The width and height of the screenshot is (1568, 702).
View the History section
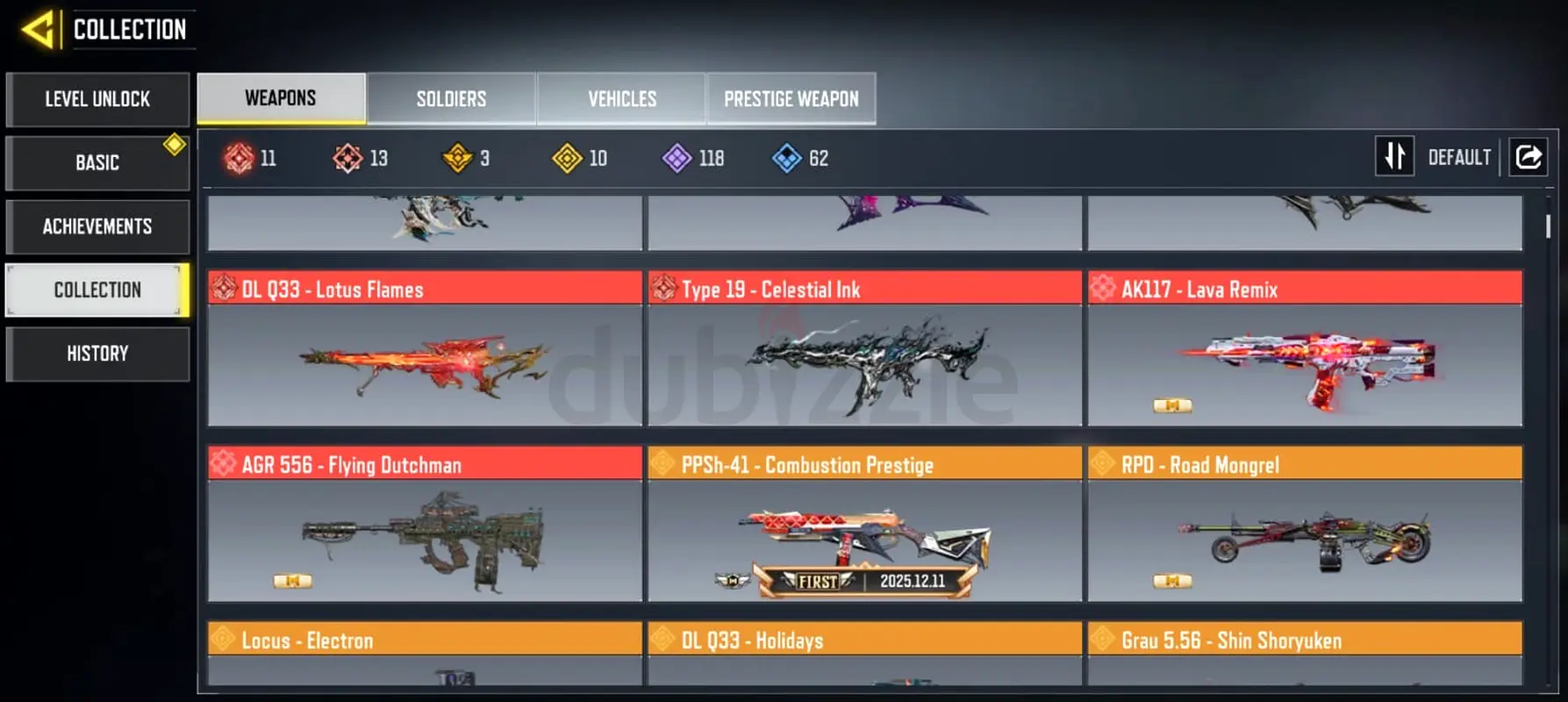pyautogui.click(x=97, y=354)
